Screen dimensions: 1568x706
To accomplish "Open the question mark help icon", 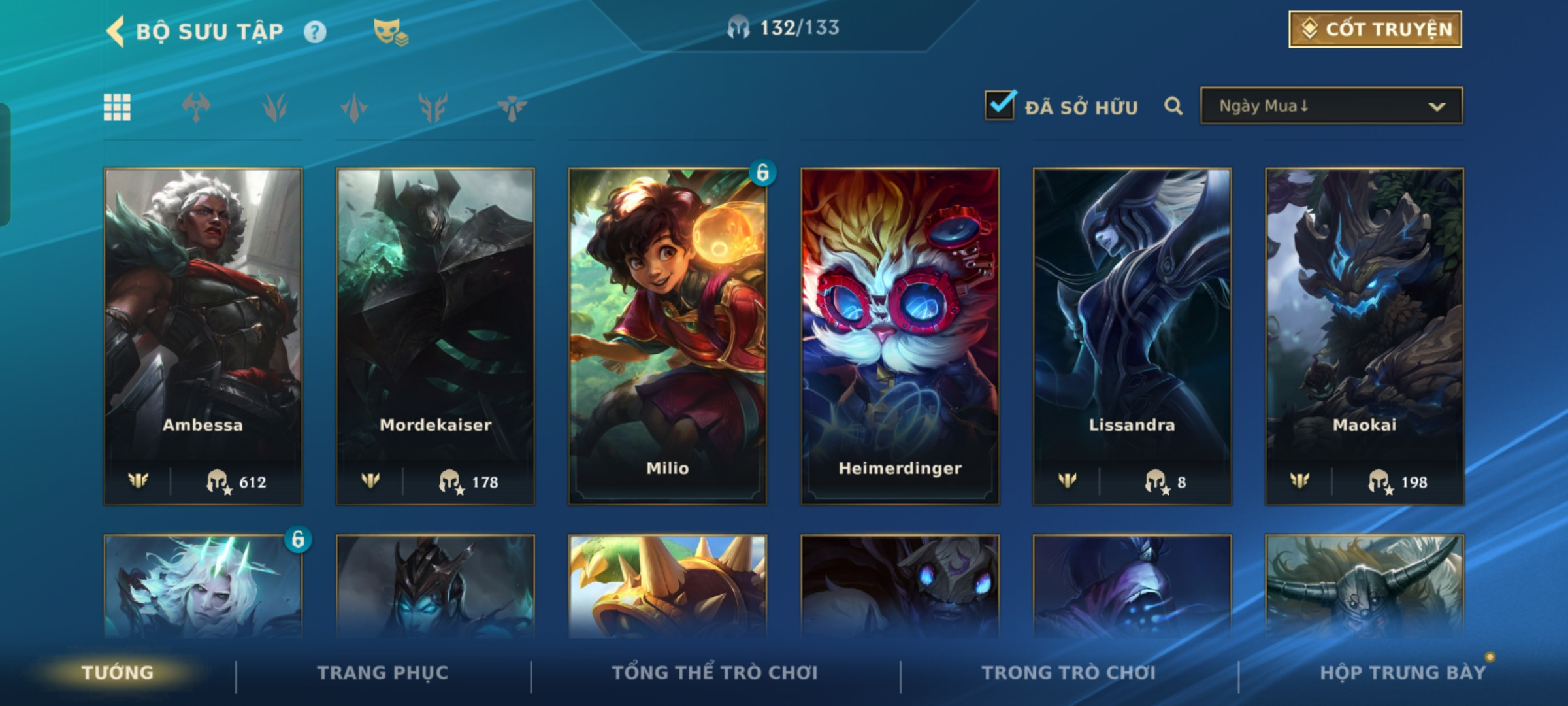I will coord(315,31).
